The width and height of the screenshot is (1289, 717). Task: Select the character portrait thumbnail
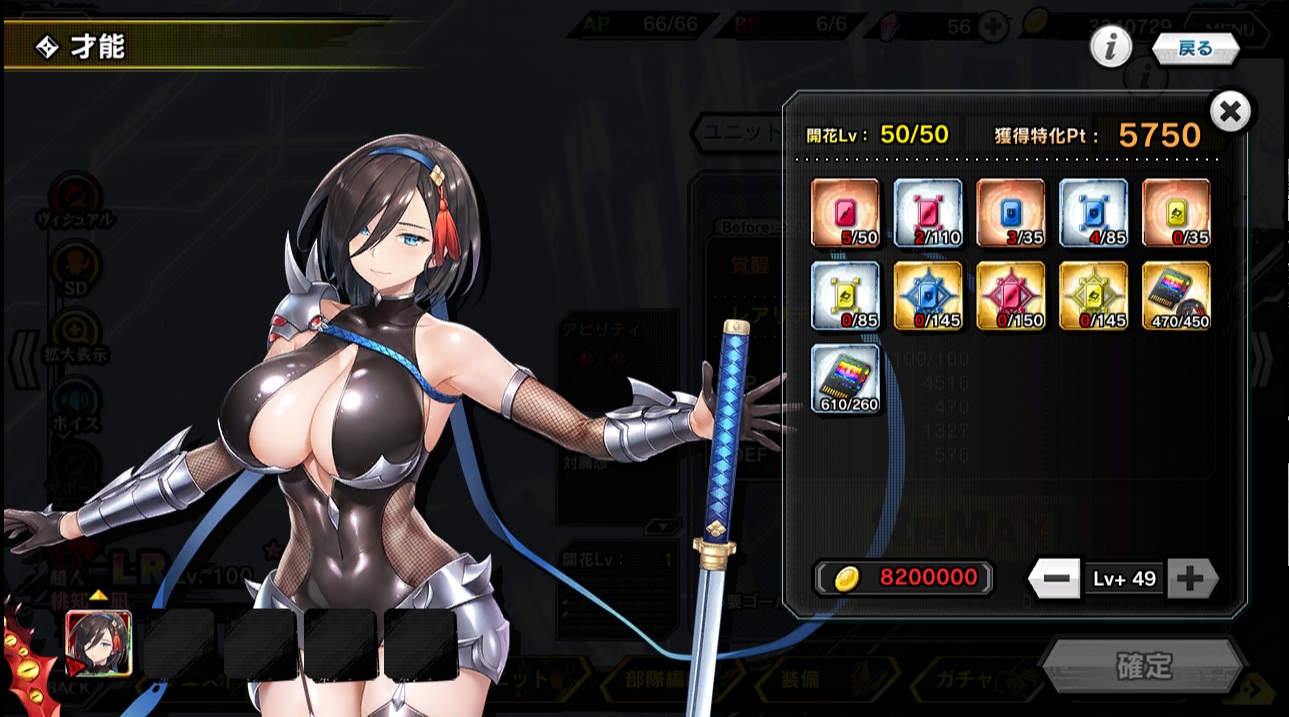tap(98, 642)
